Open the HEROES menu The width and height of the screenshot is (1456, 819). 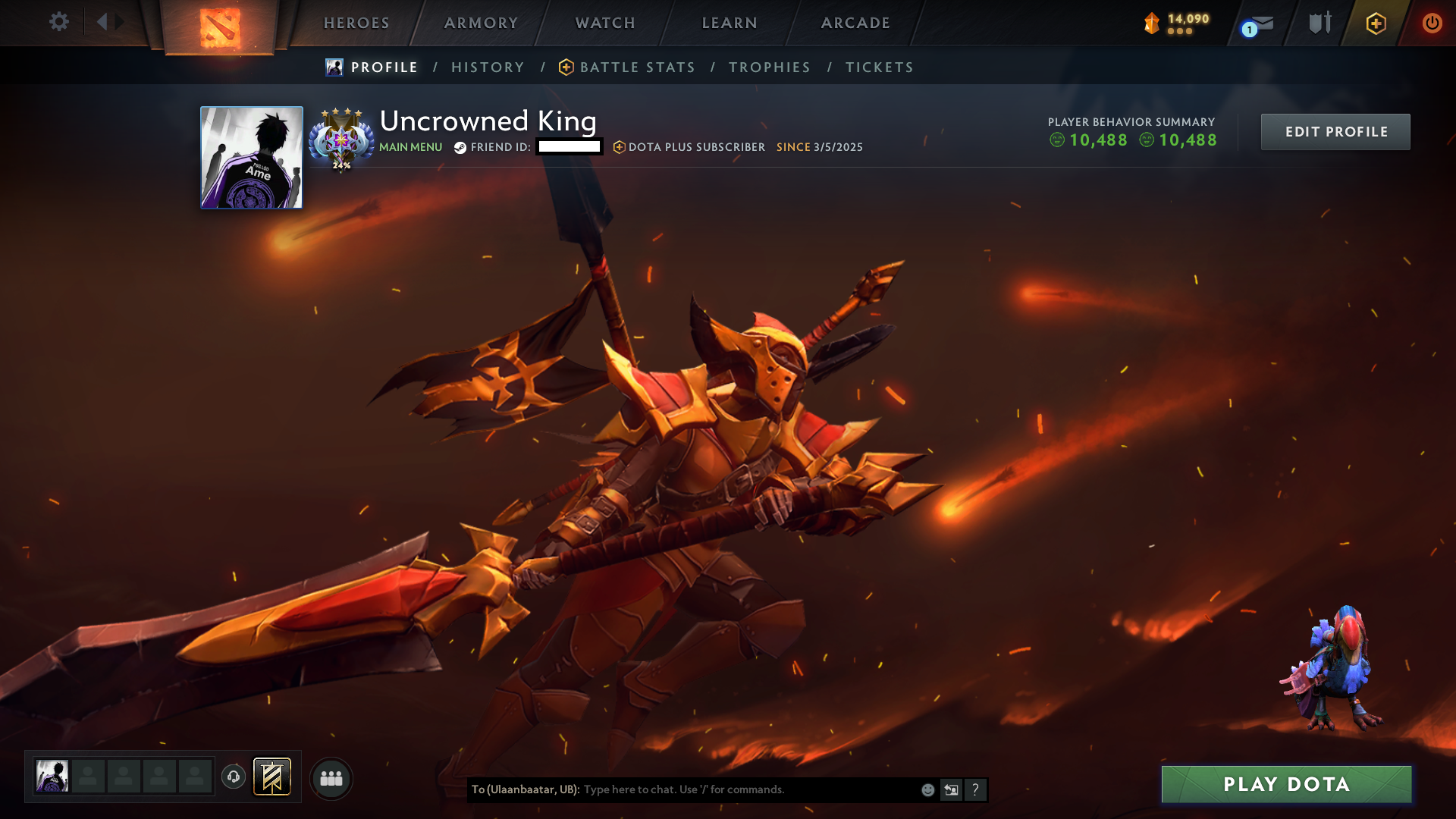[355, 23]
